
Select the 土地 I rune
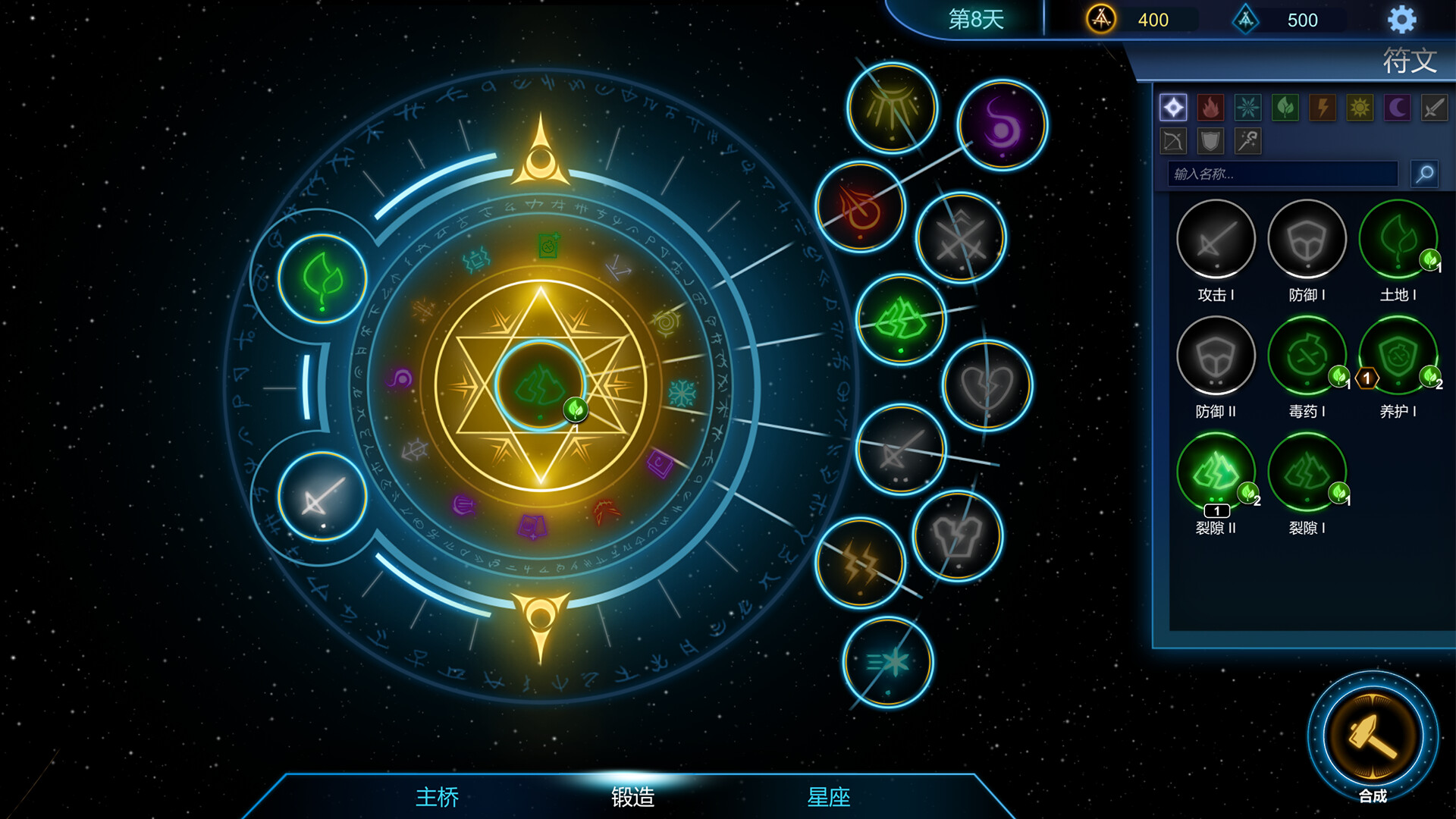1398,240
